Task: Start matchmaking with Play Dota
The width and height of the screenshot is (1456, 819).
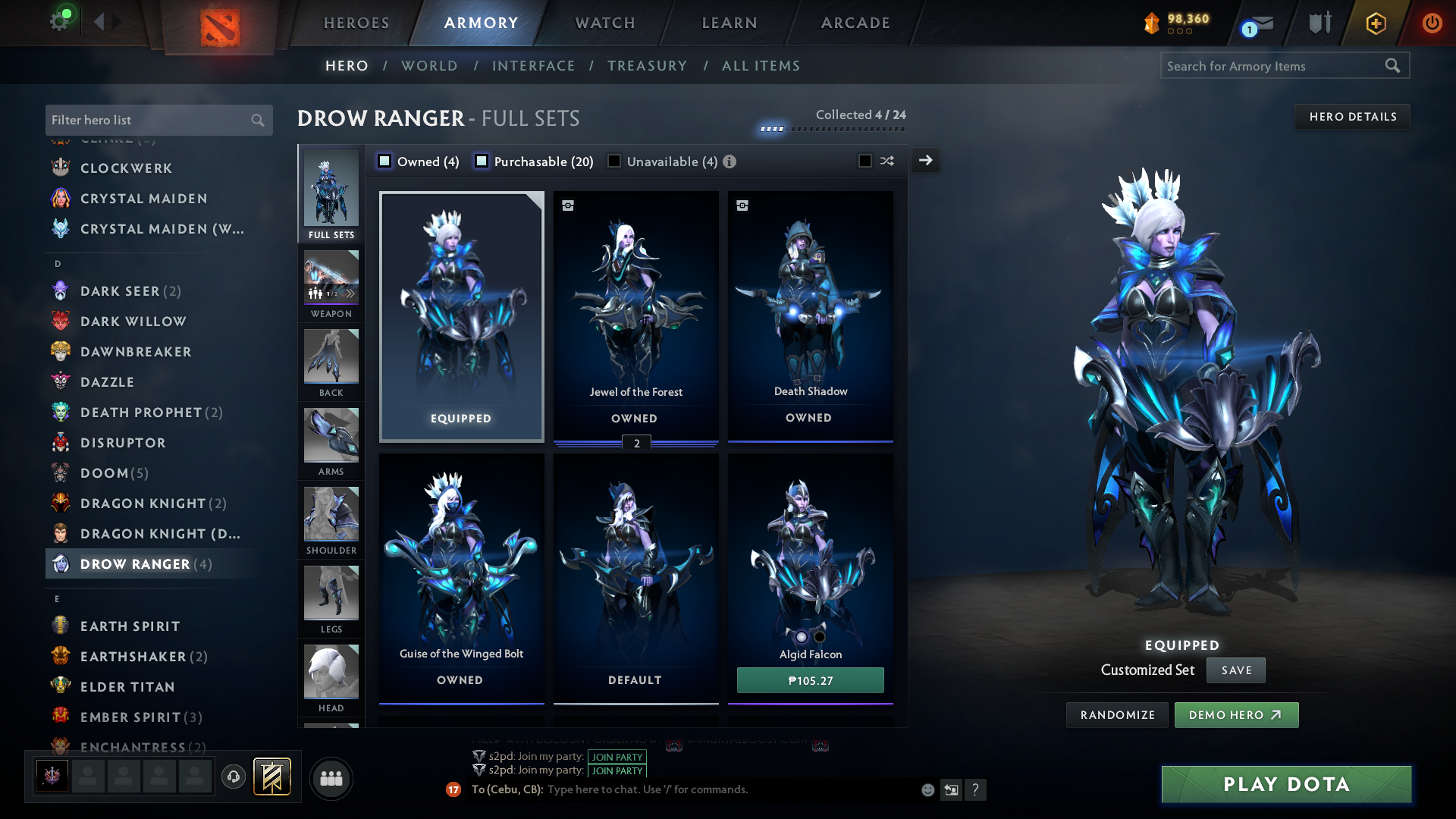Action: 1286,784
